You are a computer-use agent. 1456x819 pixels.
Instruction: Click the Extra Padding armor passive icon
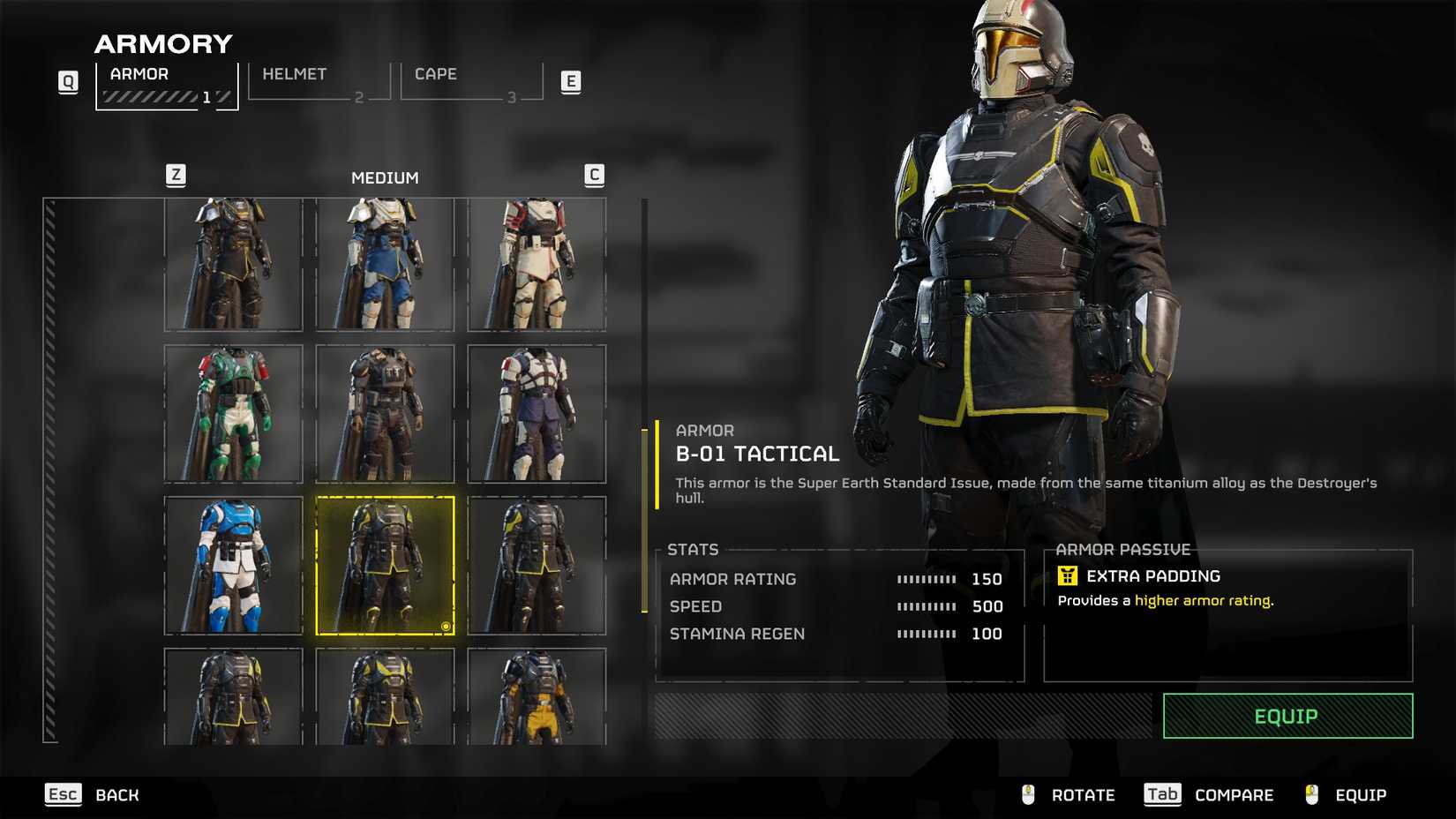pos(1068,575)
